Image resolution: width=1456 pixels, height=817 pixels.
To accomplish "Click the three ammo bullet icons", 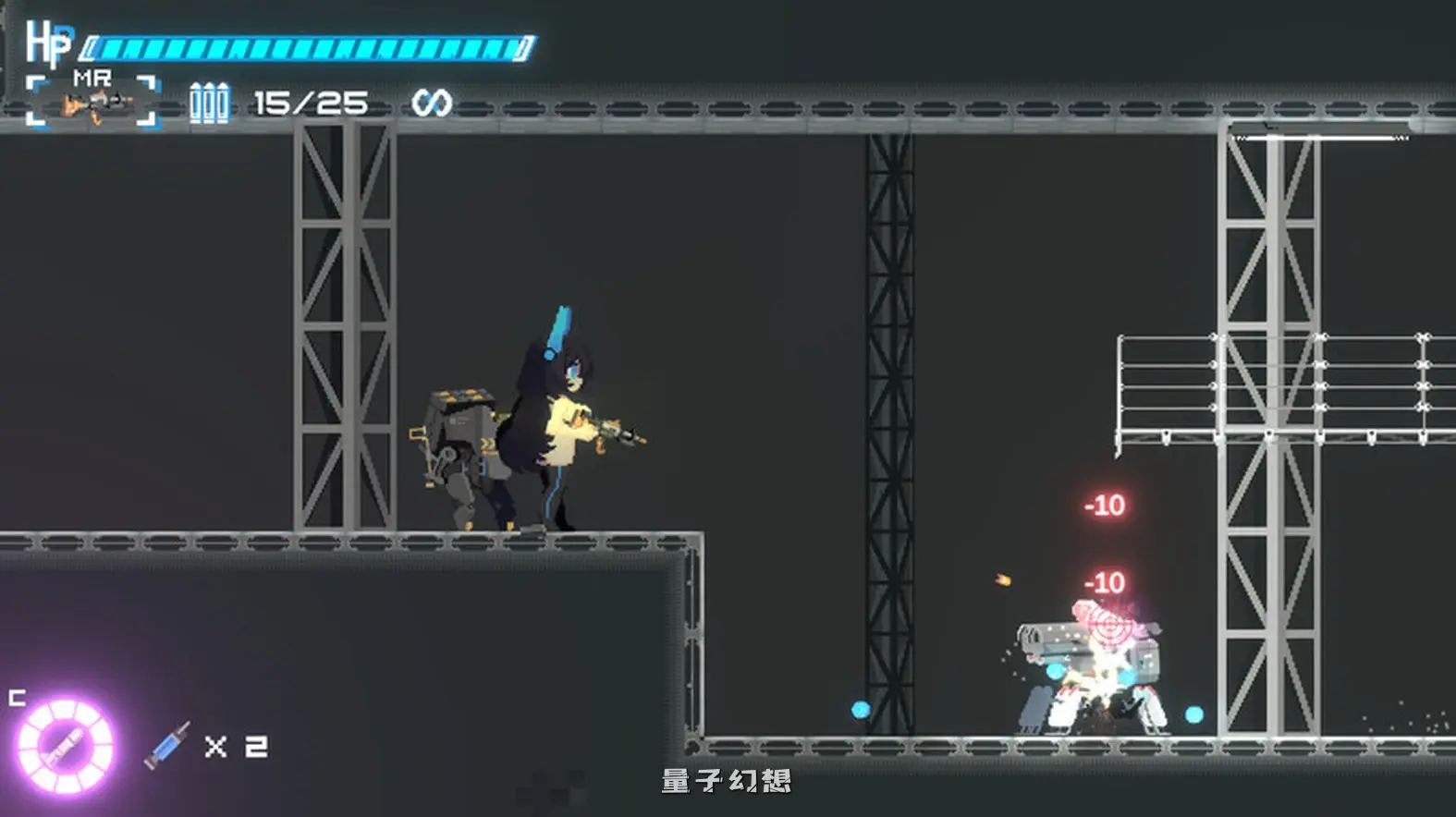I will (210, 100).
